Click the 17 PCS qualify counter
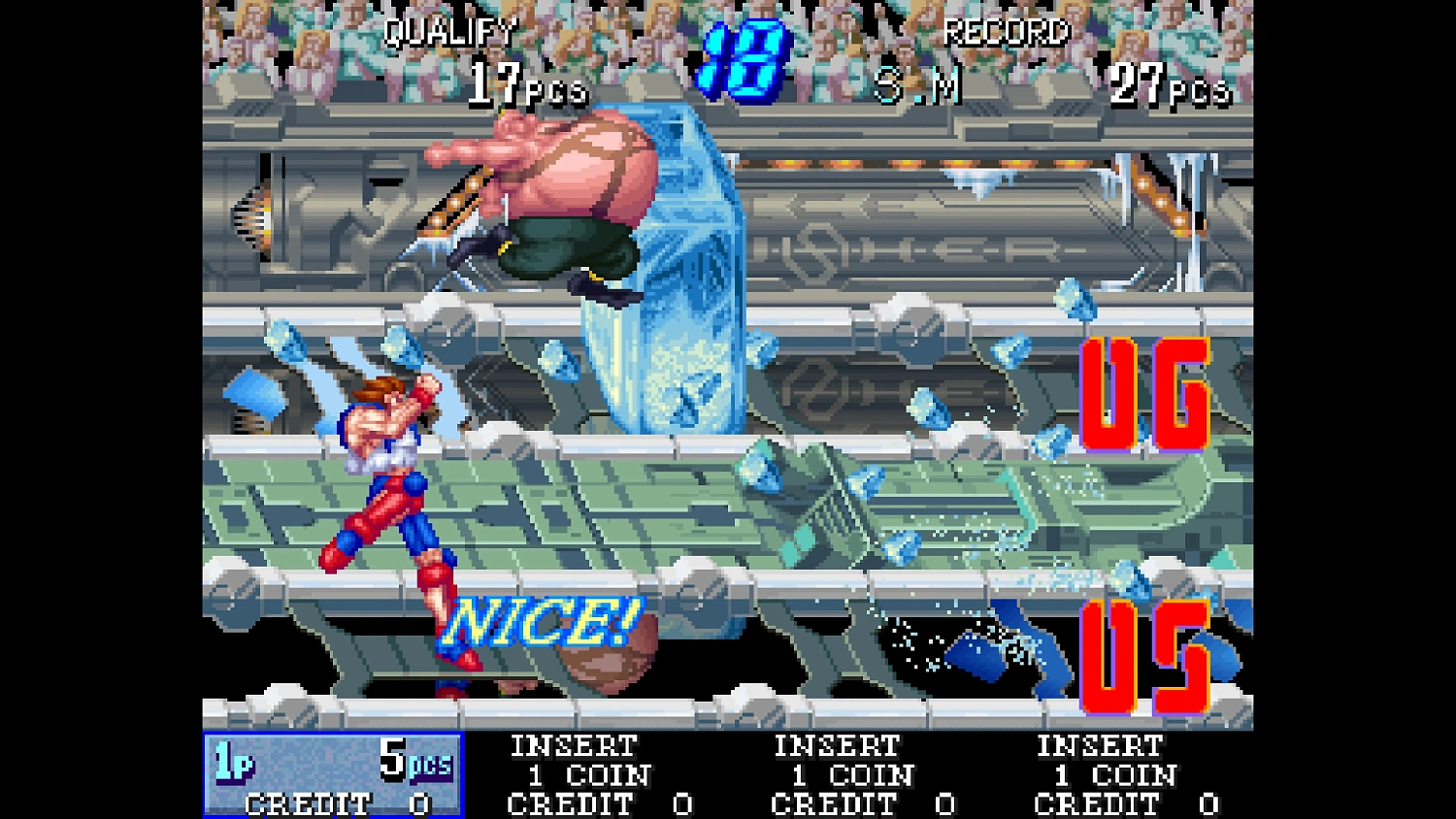The width and height of the screenshot is (1456, 819). [524, 87]
